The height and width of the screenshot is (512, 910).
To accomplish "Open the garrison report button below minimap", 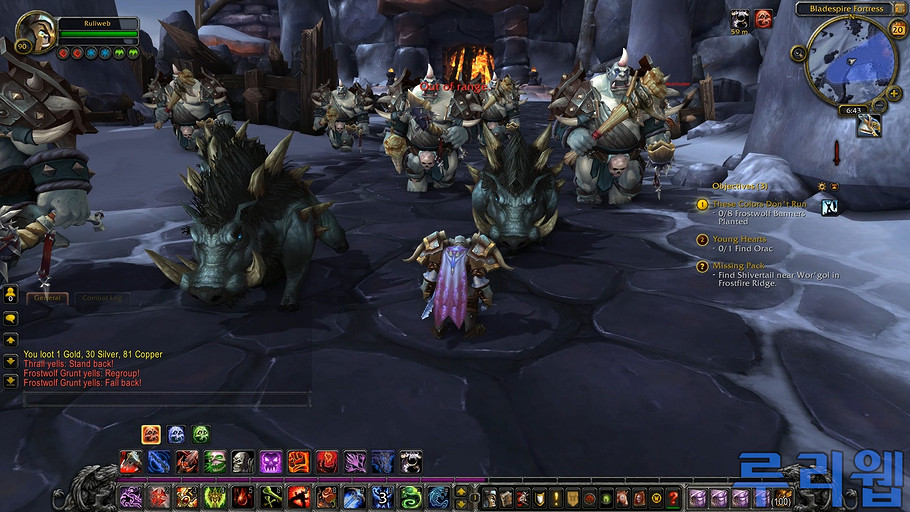I will tap(869, 126).
